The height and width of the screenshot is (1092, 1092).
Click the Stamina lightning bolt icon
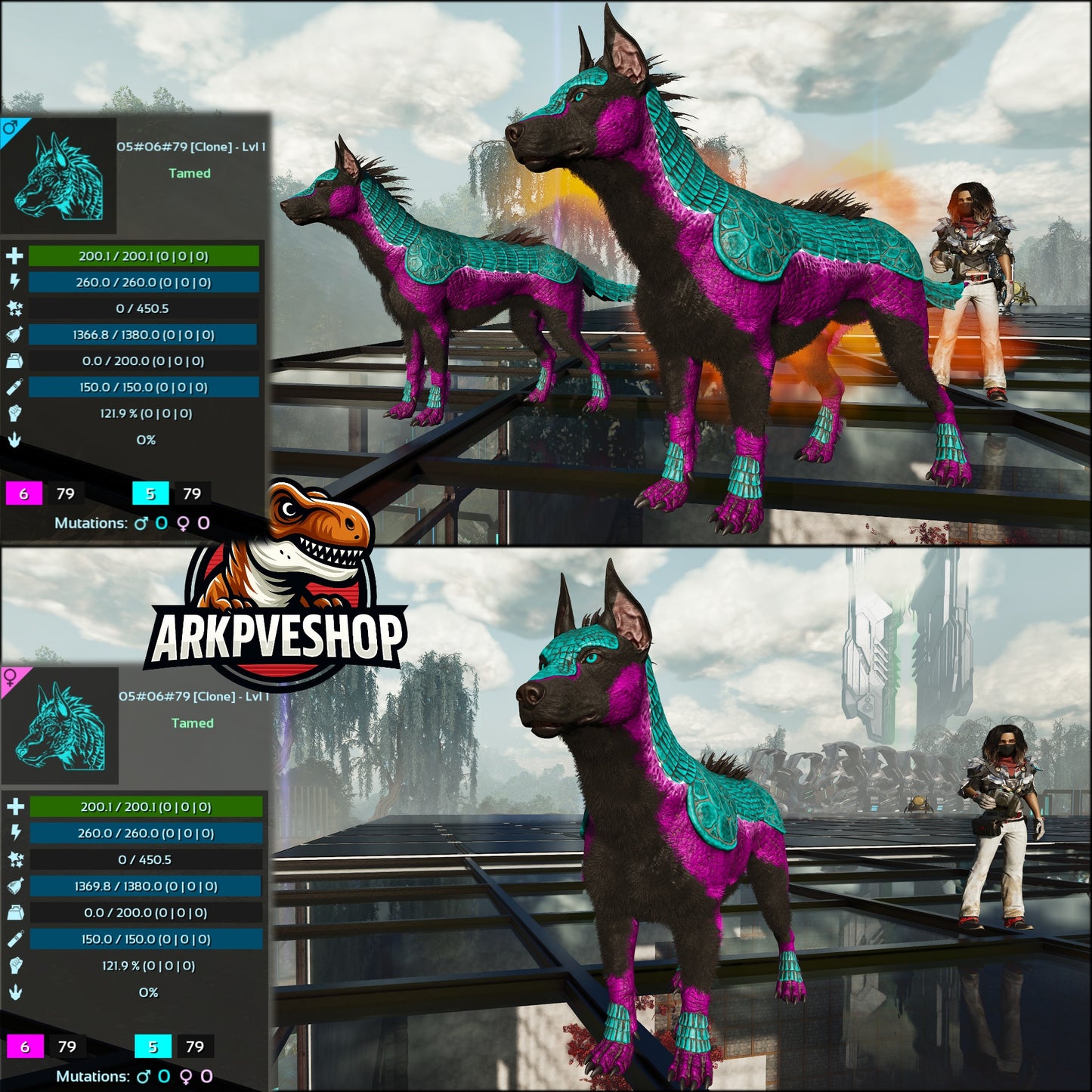click(x=14, y=280)
